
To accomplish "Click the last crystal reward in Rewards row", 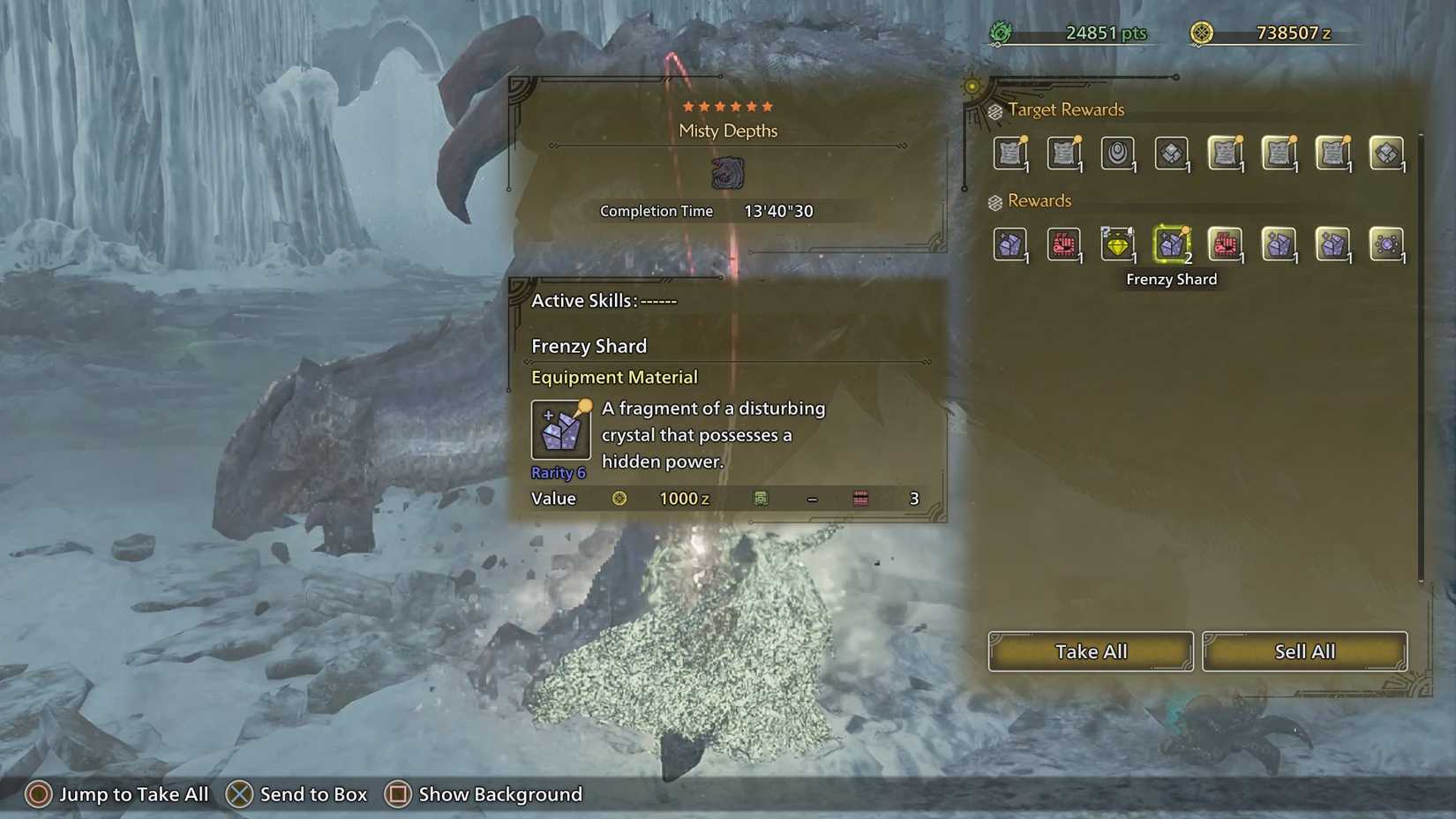I will click(1332, 245).
